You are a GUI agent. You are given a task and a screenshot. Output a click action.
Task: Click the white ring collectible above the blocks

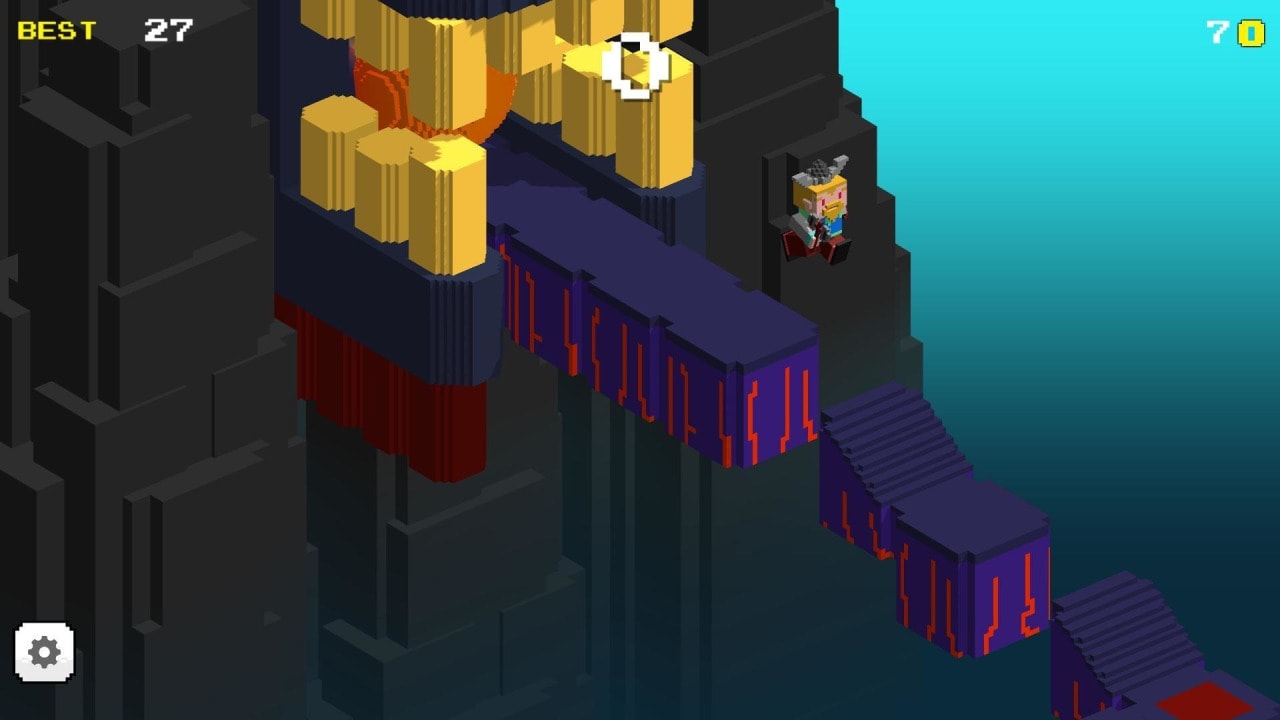coord(632,67)
